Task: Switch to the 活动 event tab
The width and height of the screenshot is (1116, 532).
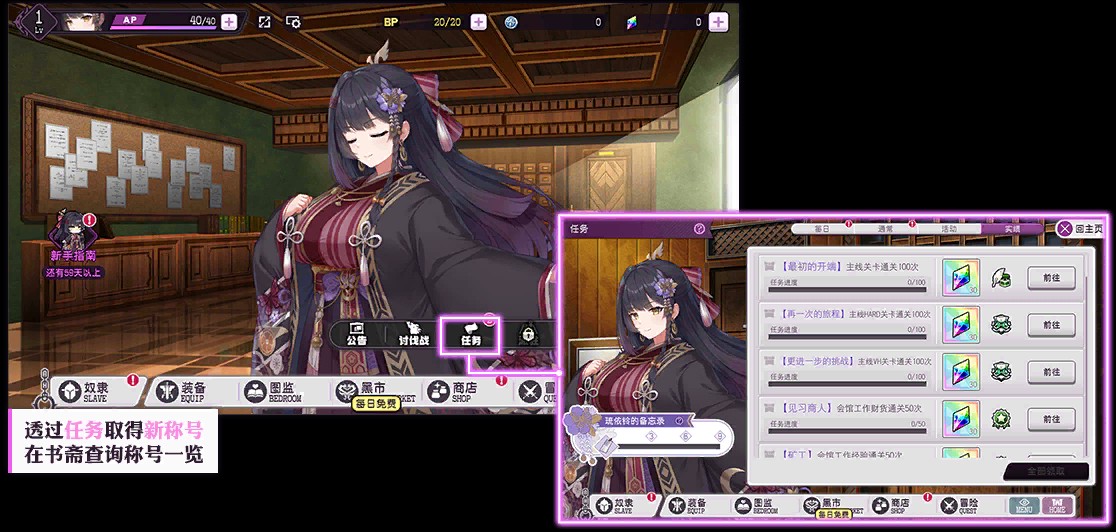Action: tap(948, 229)
